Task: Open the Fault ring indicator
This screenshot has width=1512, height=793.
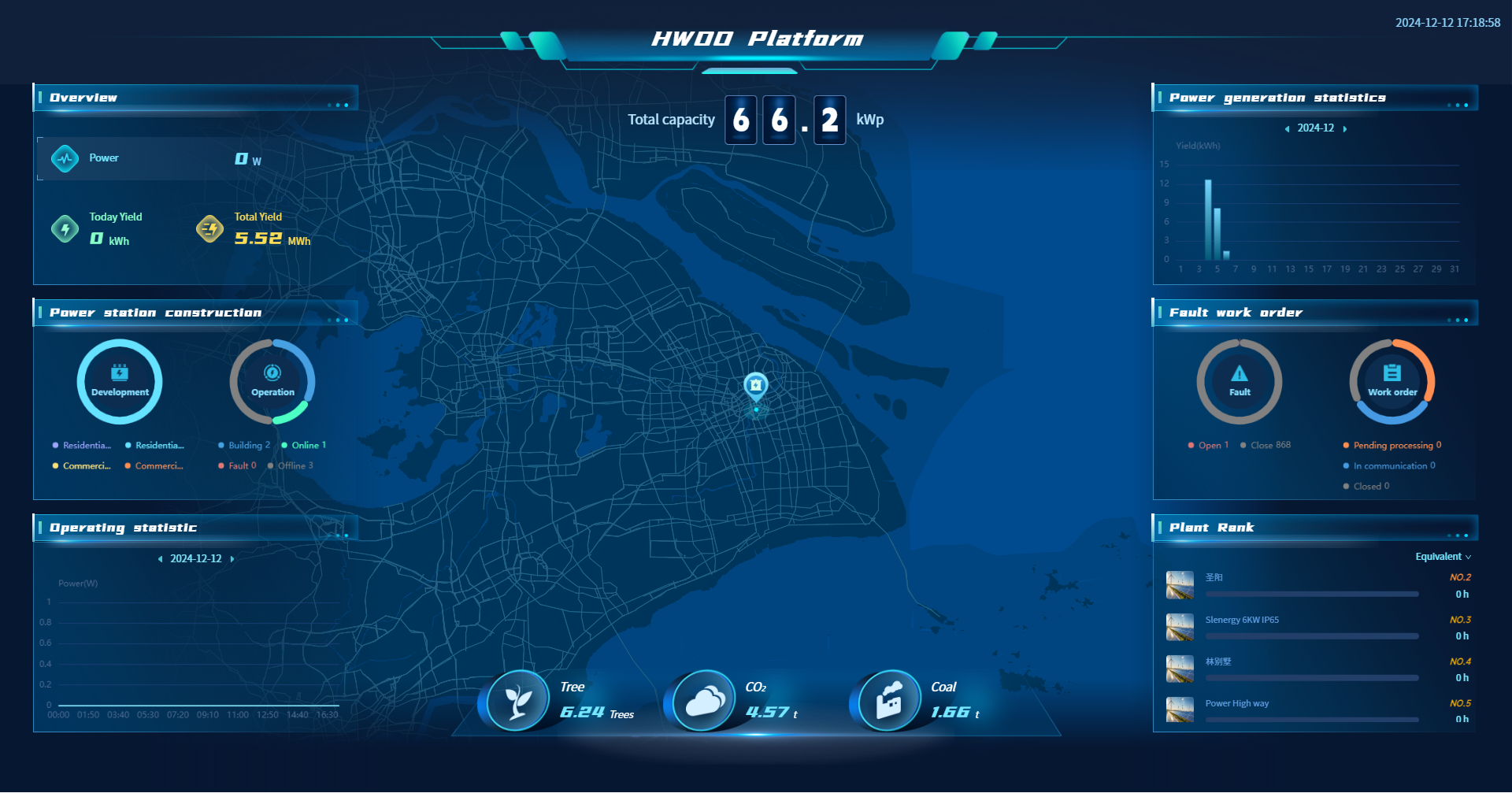Action: (x=1240, y=381)
